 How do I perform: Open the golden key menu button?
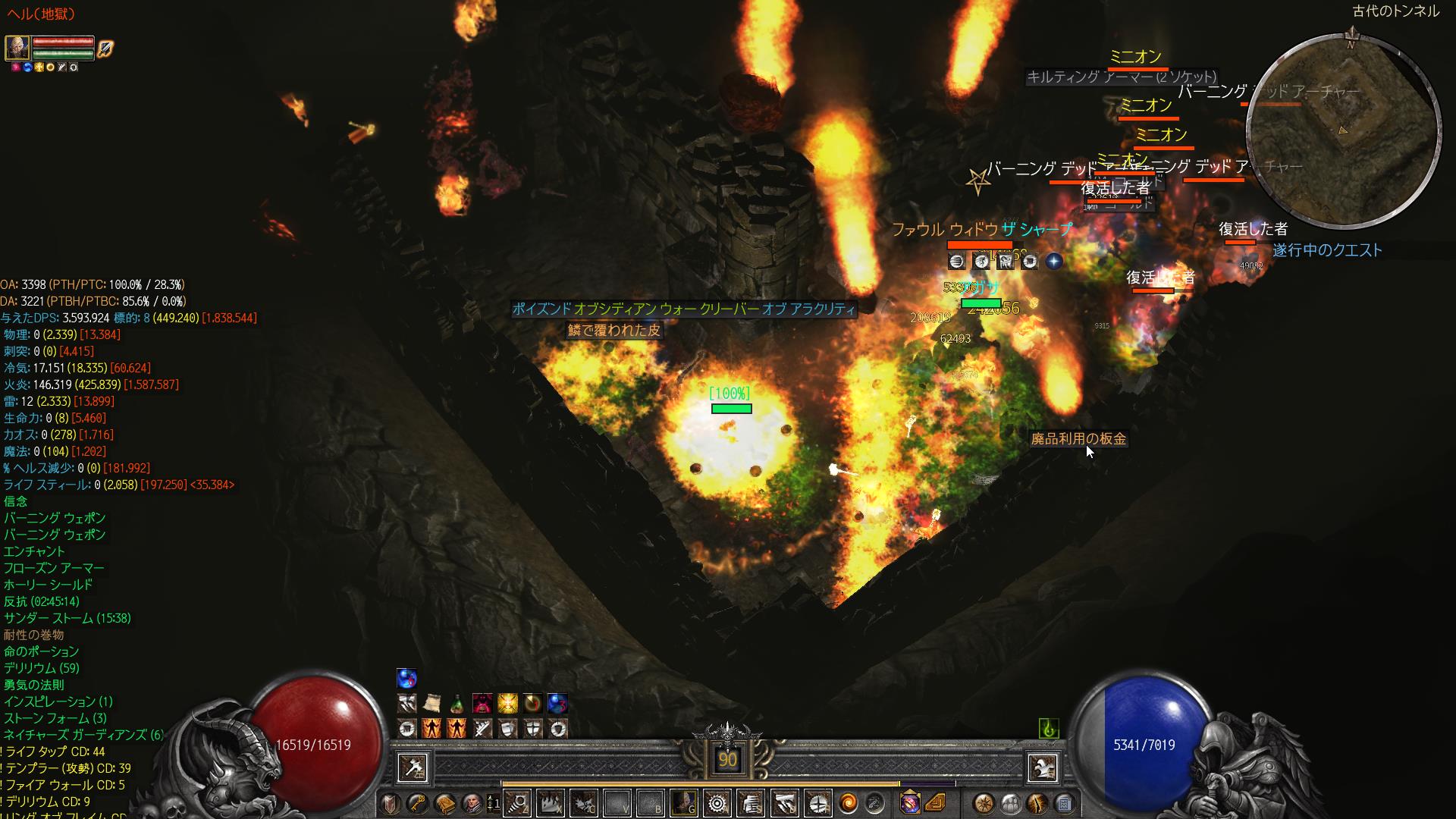click(x=418, y=803)
